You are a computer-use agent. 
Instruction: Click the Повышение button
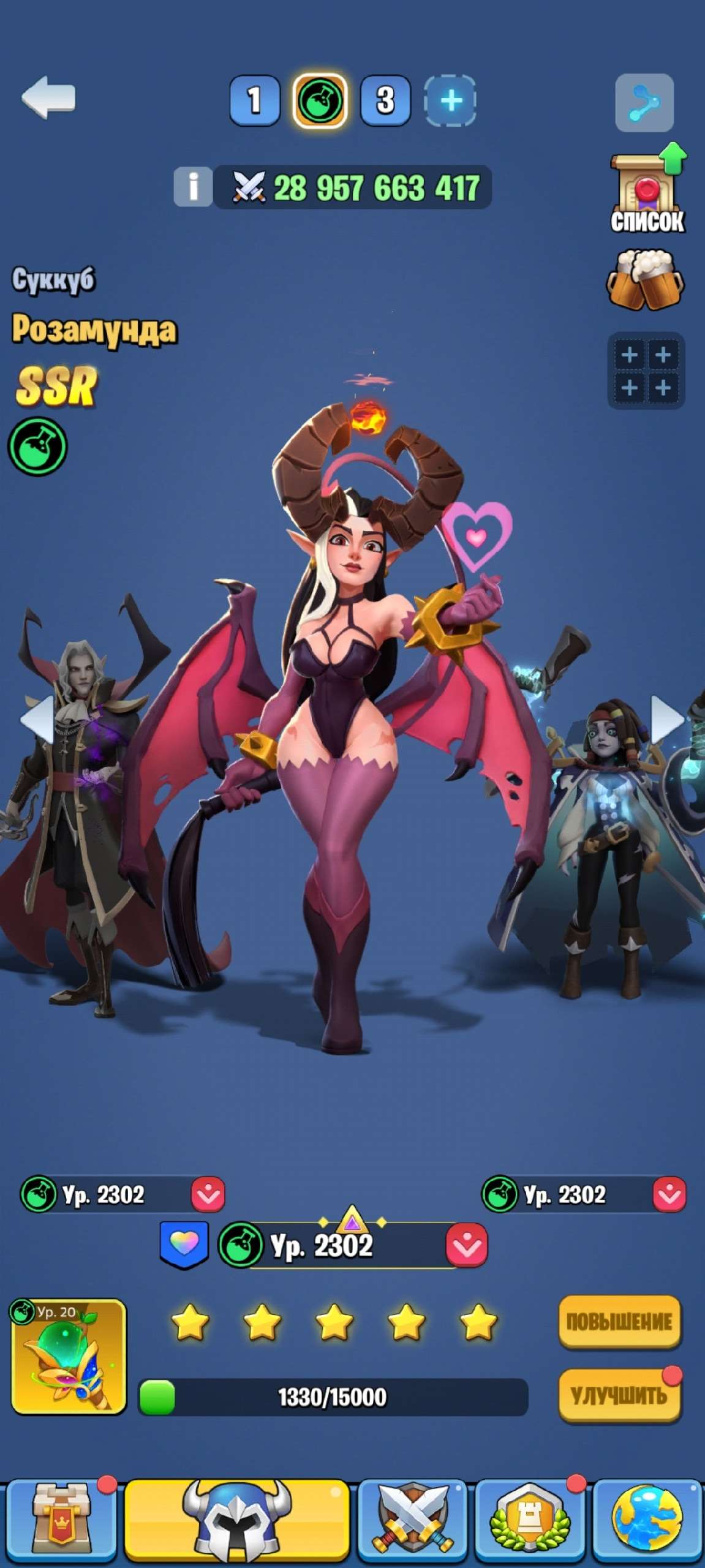pos(619,1321)
